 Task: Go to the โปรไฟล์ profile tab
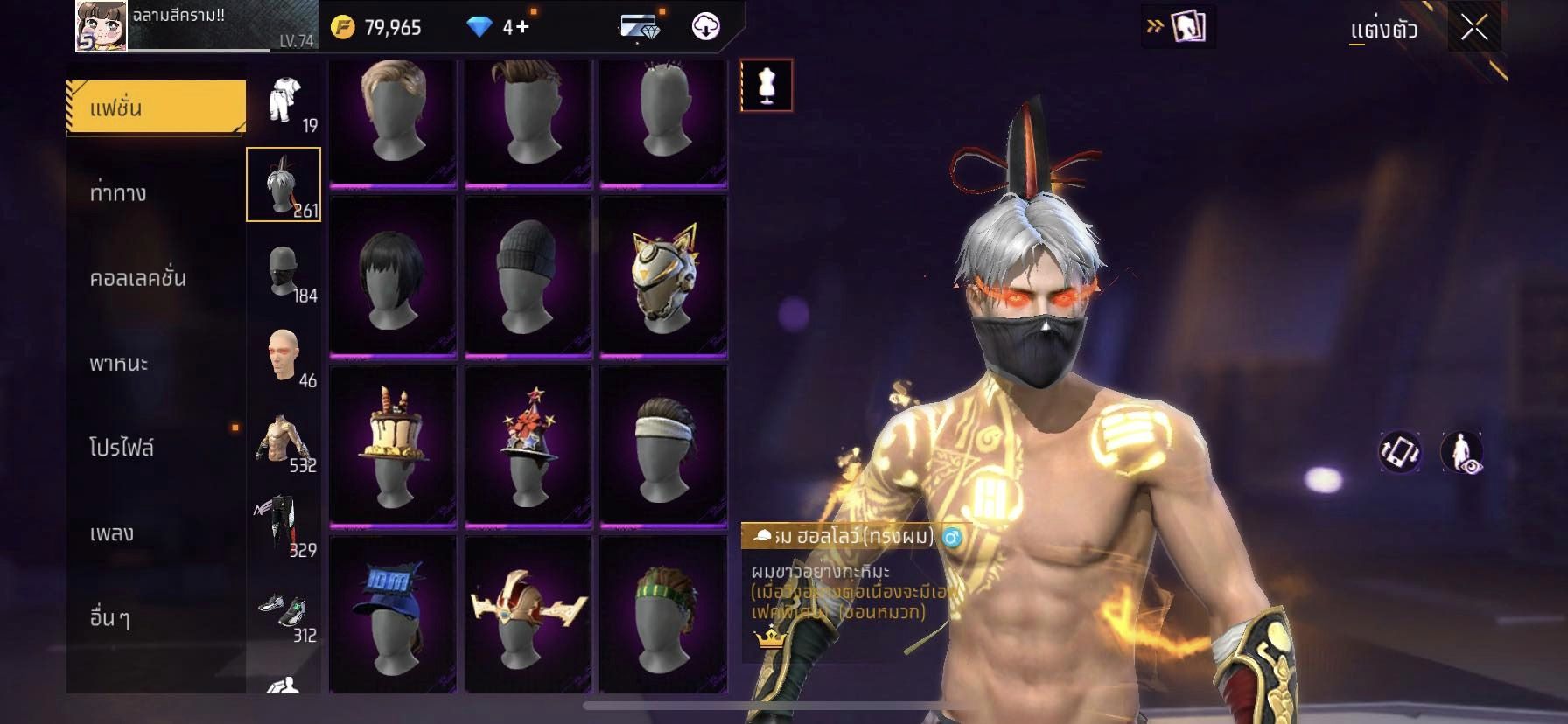[x=122, y=447]
